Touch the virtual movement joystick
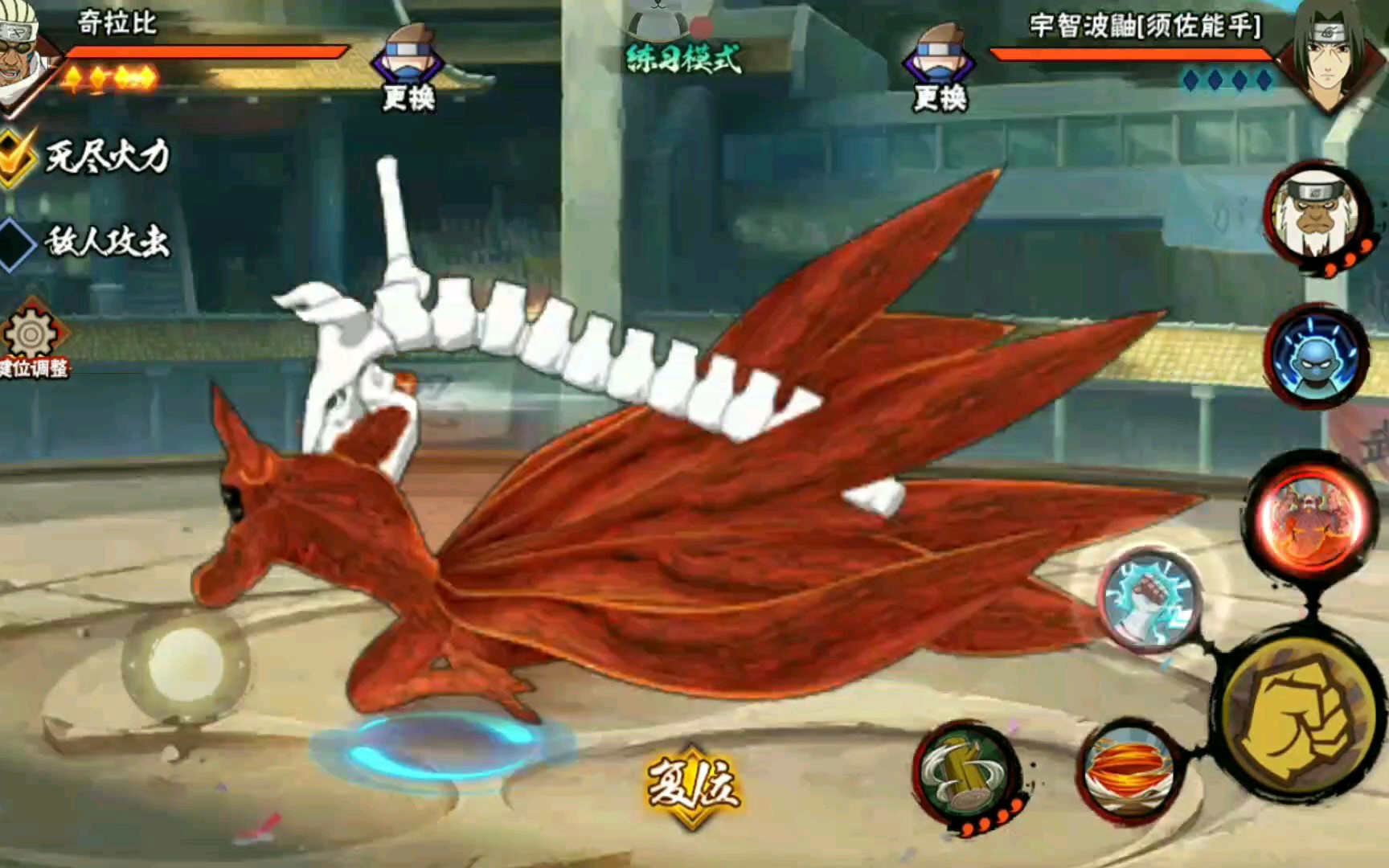The image size is (1389, 868). click(186, 664)
